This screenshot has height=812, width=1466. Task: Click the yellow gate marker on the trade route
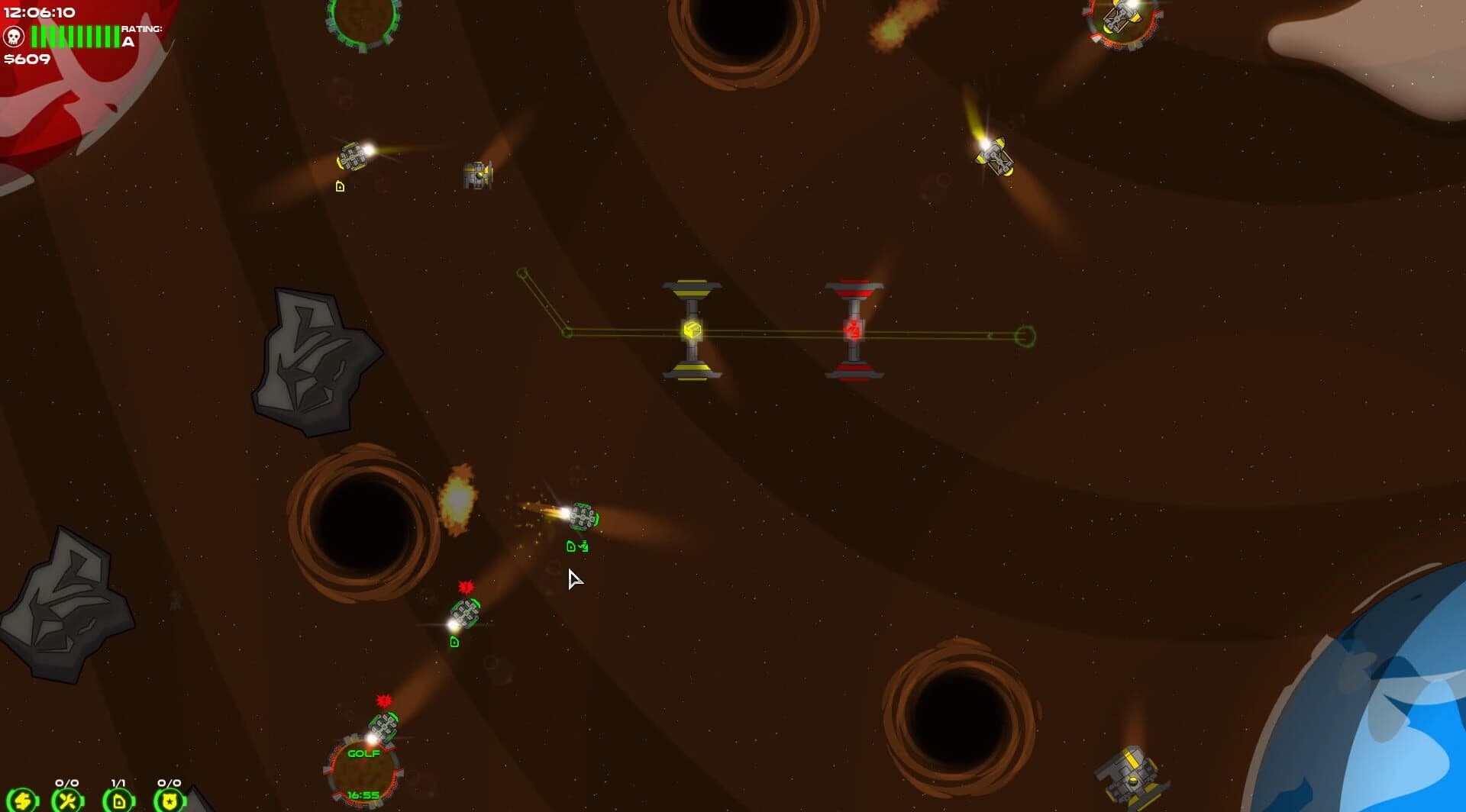point(691,330)
